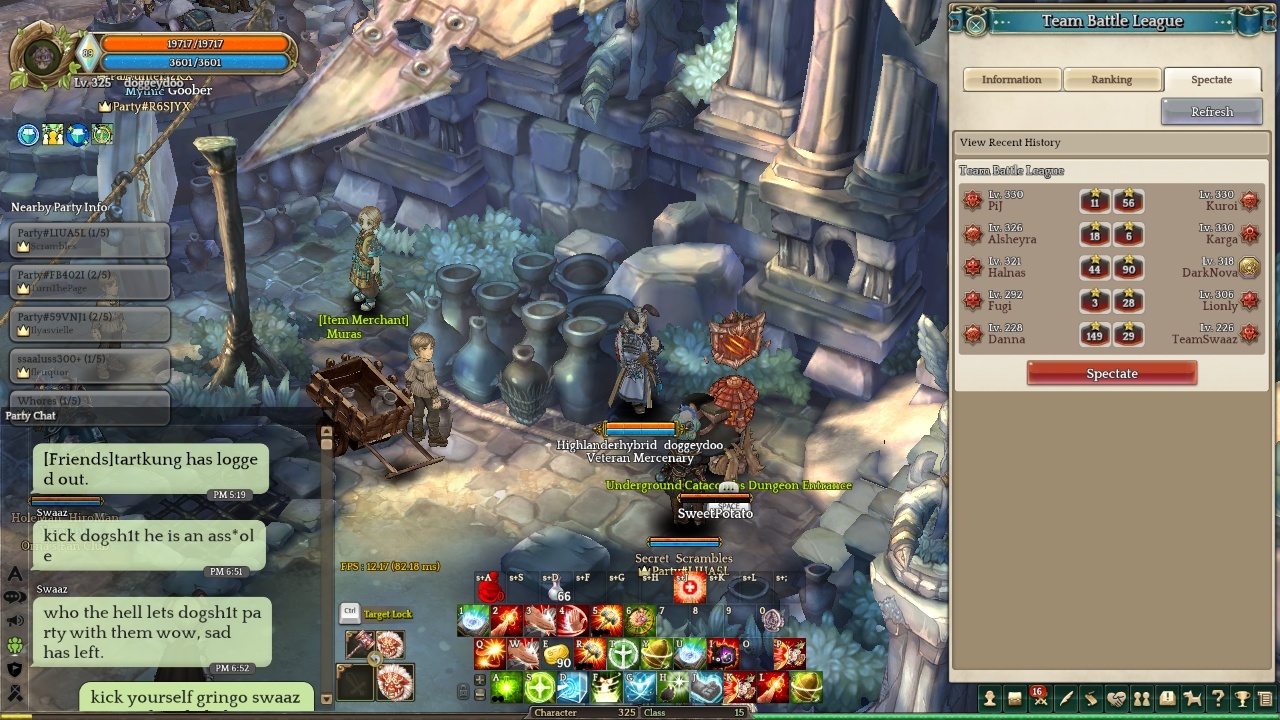Click the weapon swap arrow button

(375, 659)
